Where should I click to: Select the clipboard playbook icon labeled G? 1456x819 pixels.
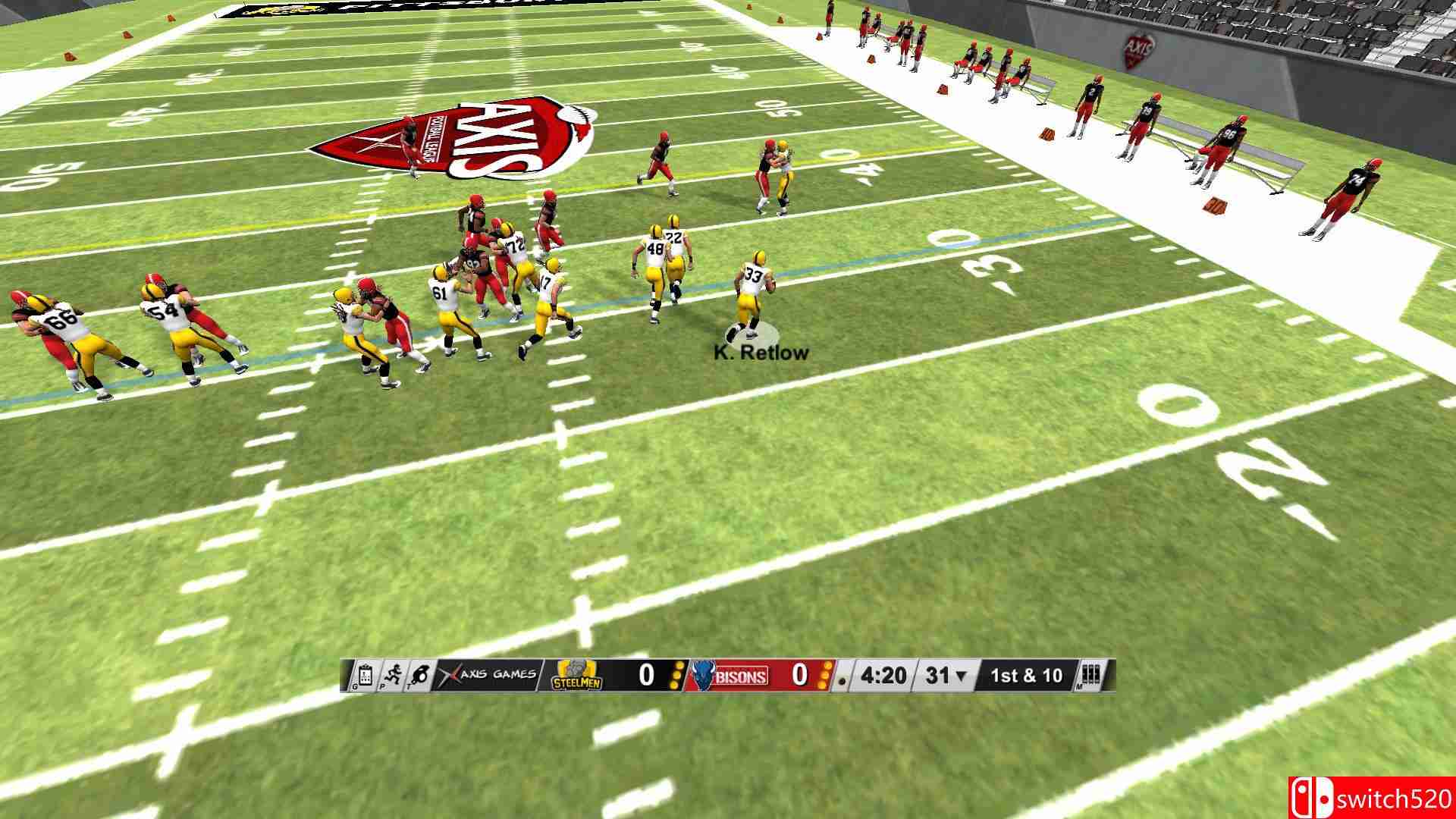(364, 676)
